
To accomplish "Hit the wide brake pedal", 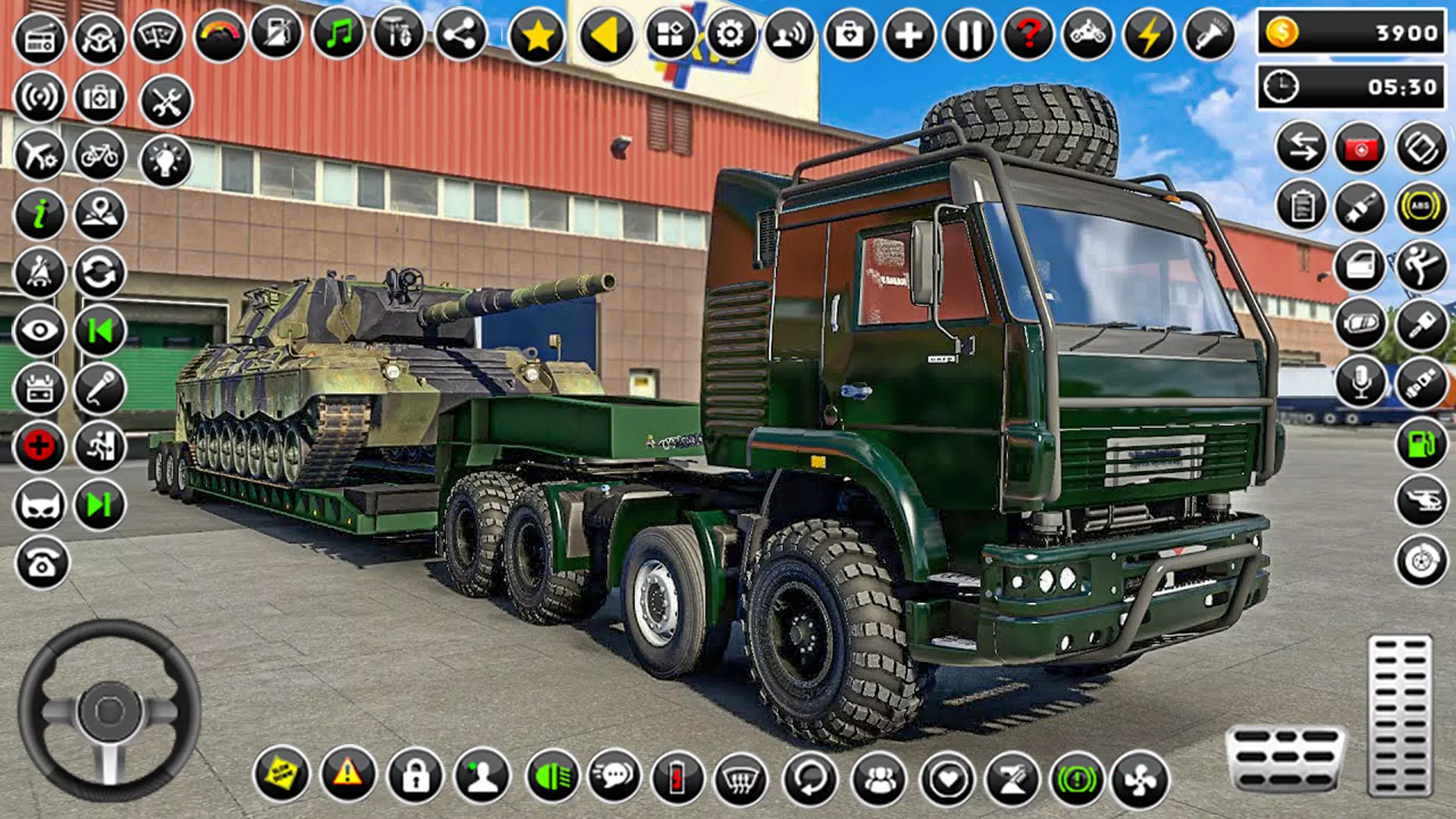I will 1285,758.
